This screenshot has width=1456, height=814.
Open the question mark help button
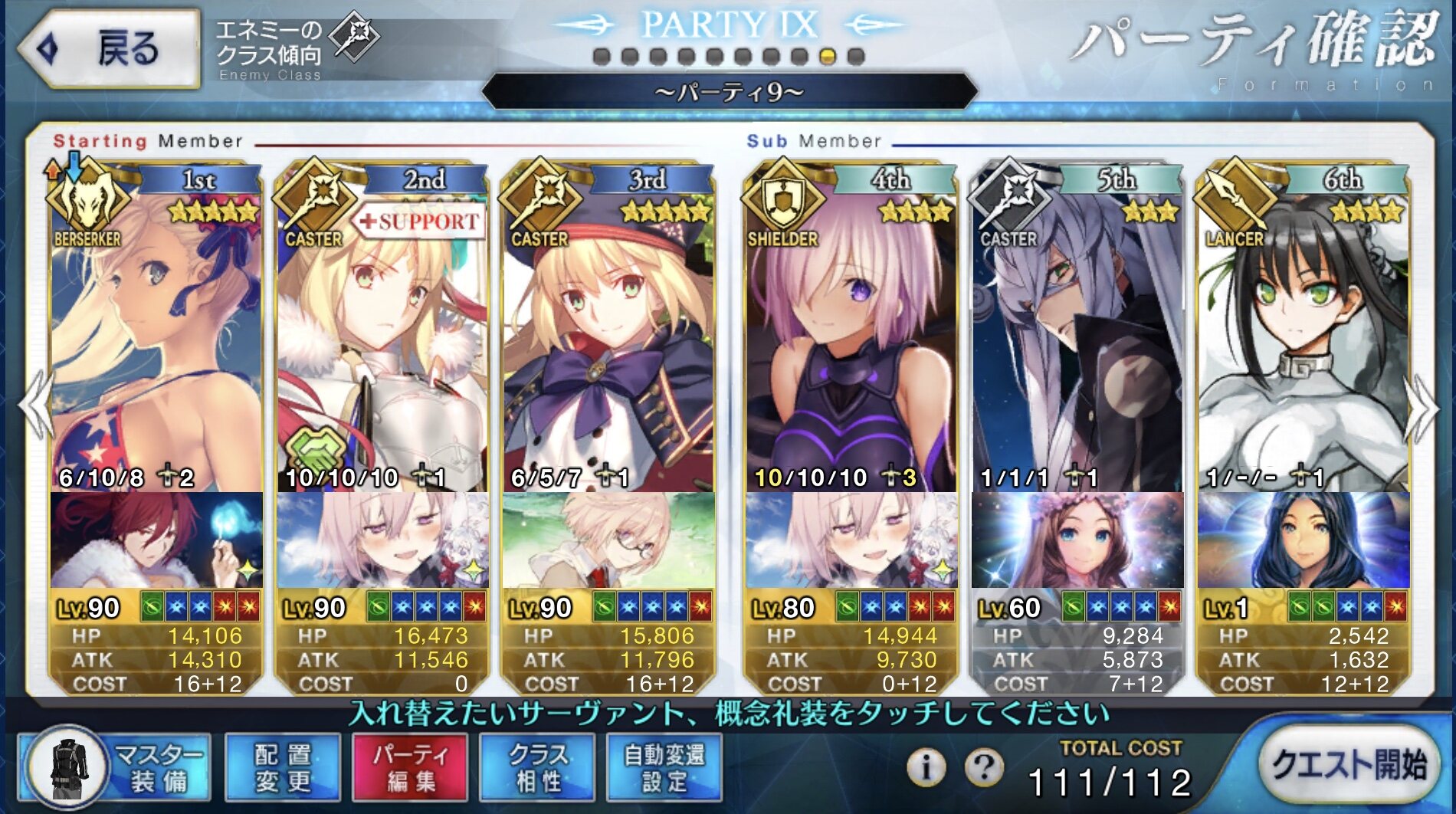(x=984, y=766)
